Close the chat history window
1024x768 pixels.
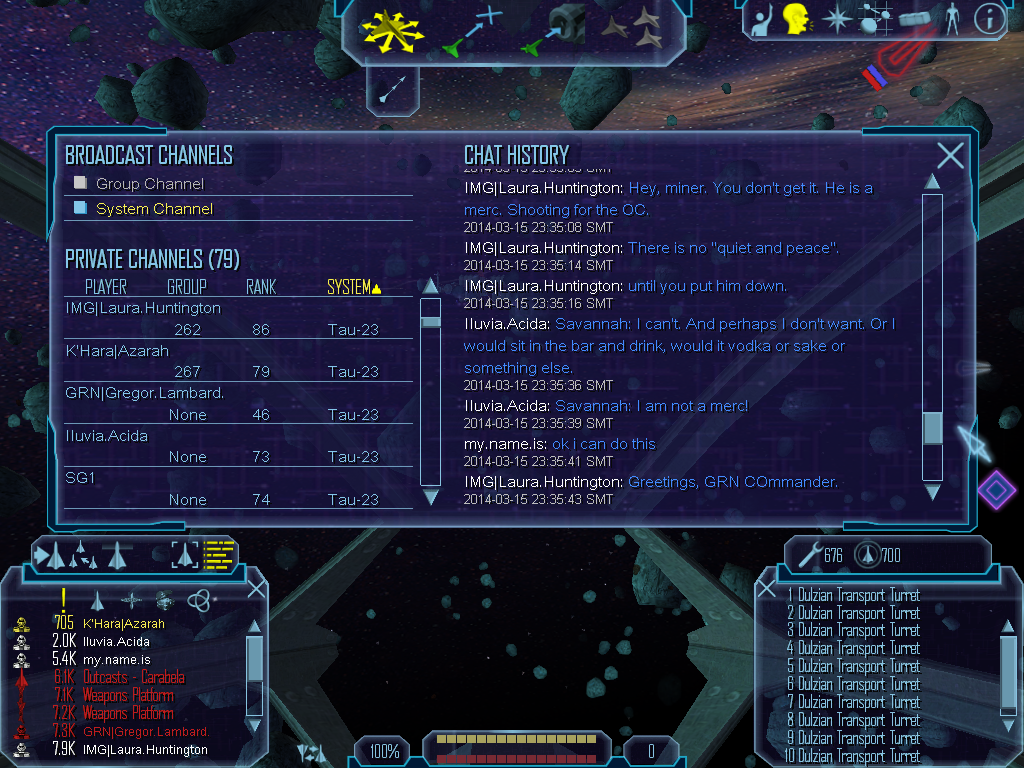coord(950,155)
